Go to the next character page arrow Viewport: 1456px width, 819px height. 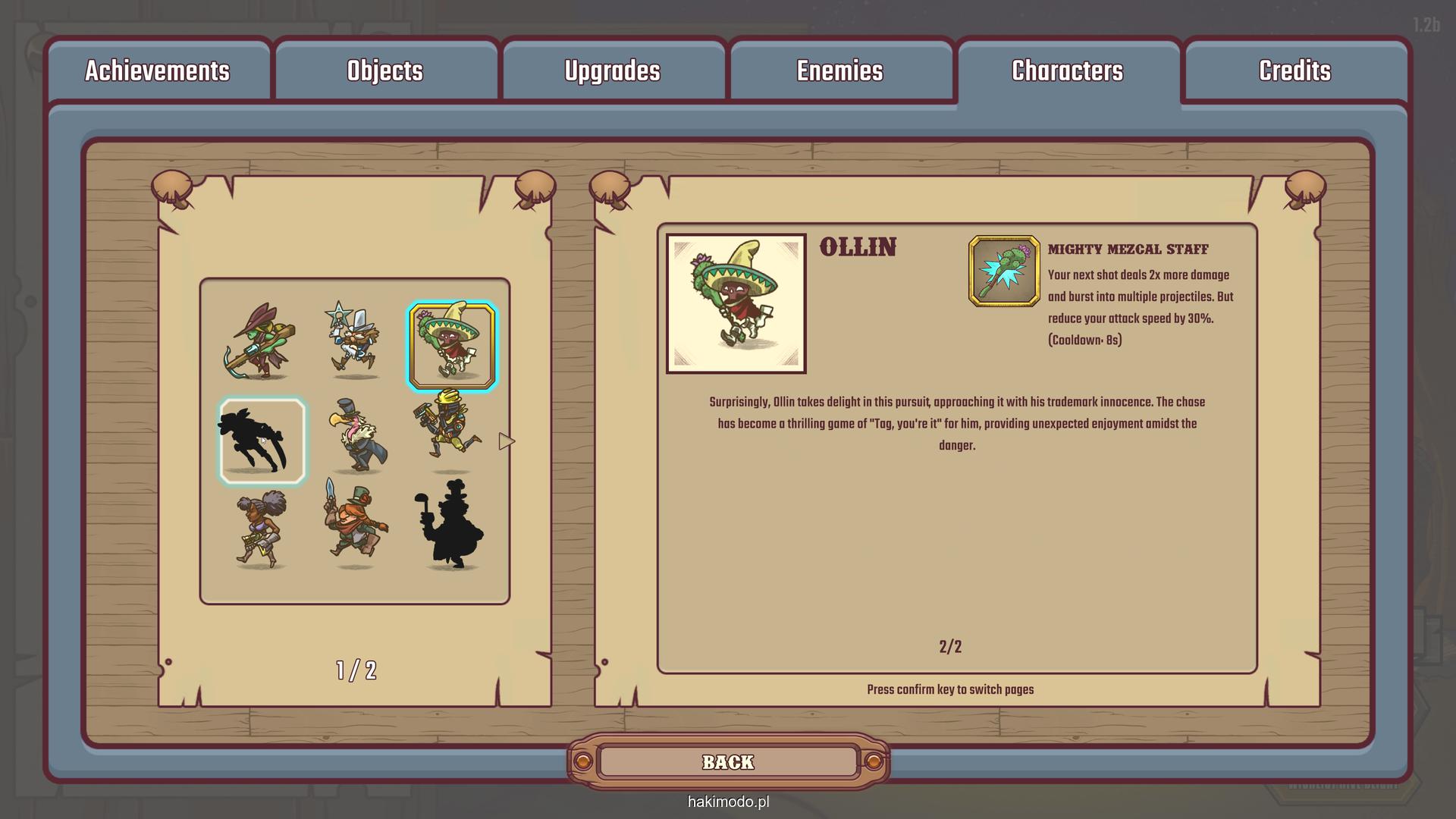[507, 441]
